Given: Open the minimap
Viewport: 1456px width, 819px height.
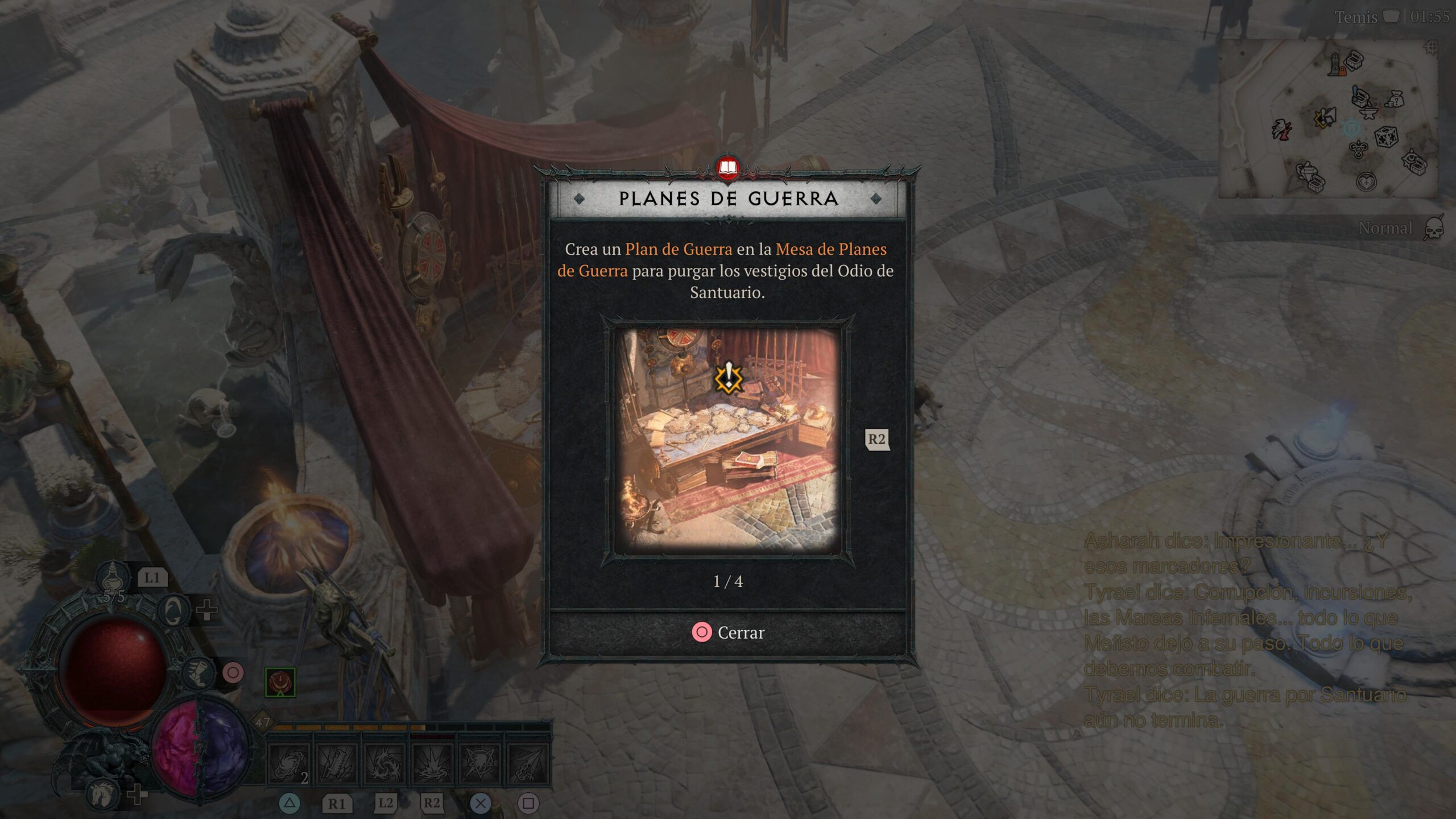Looking at the screenshot, I should pyautogui.click(x=1331, y=119).
